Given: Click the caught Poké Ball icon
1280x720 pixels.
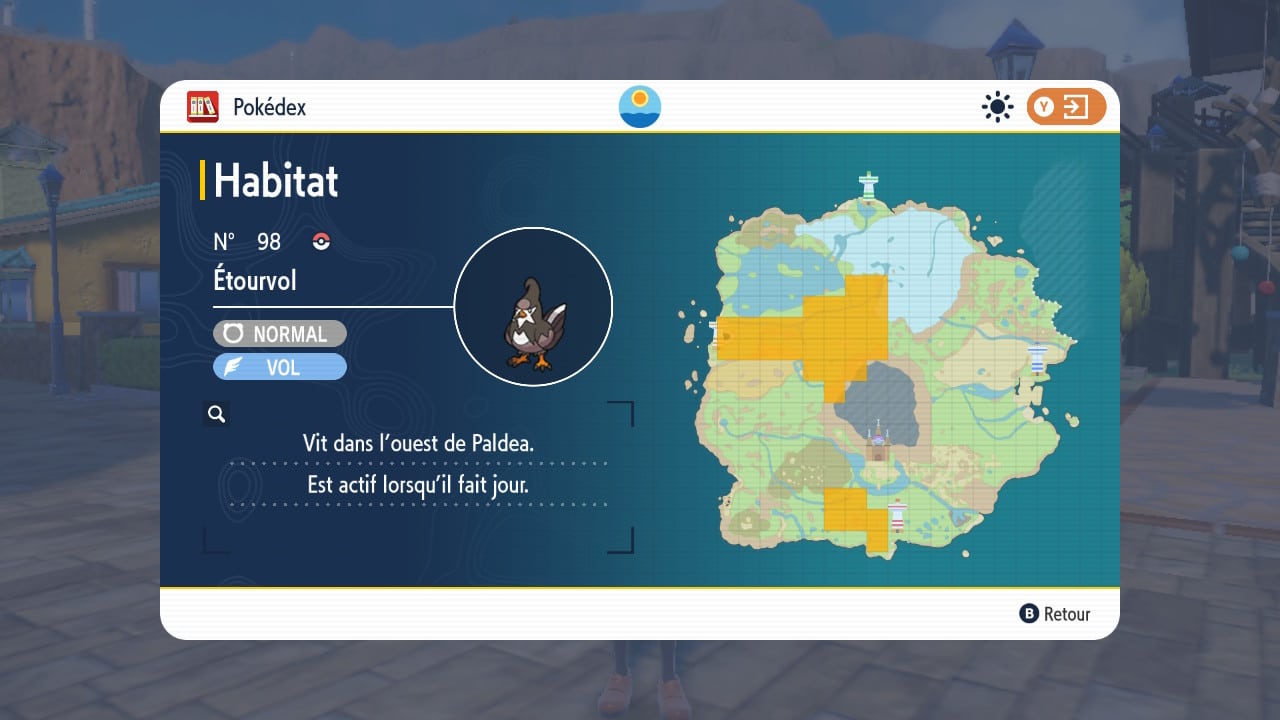Looking at the screenshot, I should (x=321, y=241).
